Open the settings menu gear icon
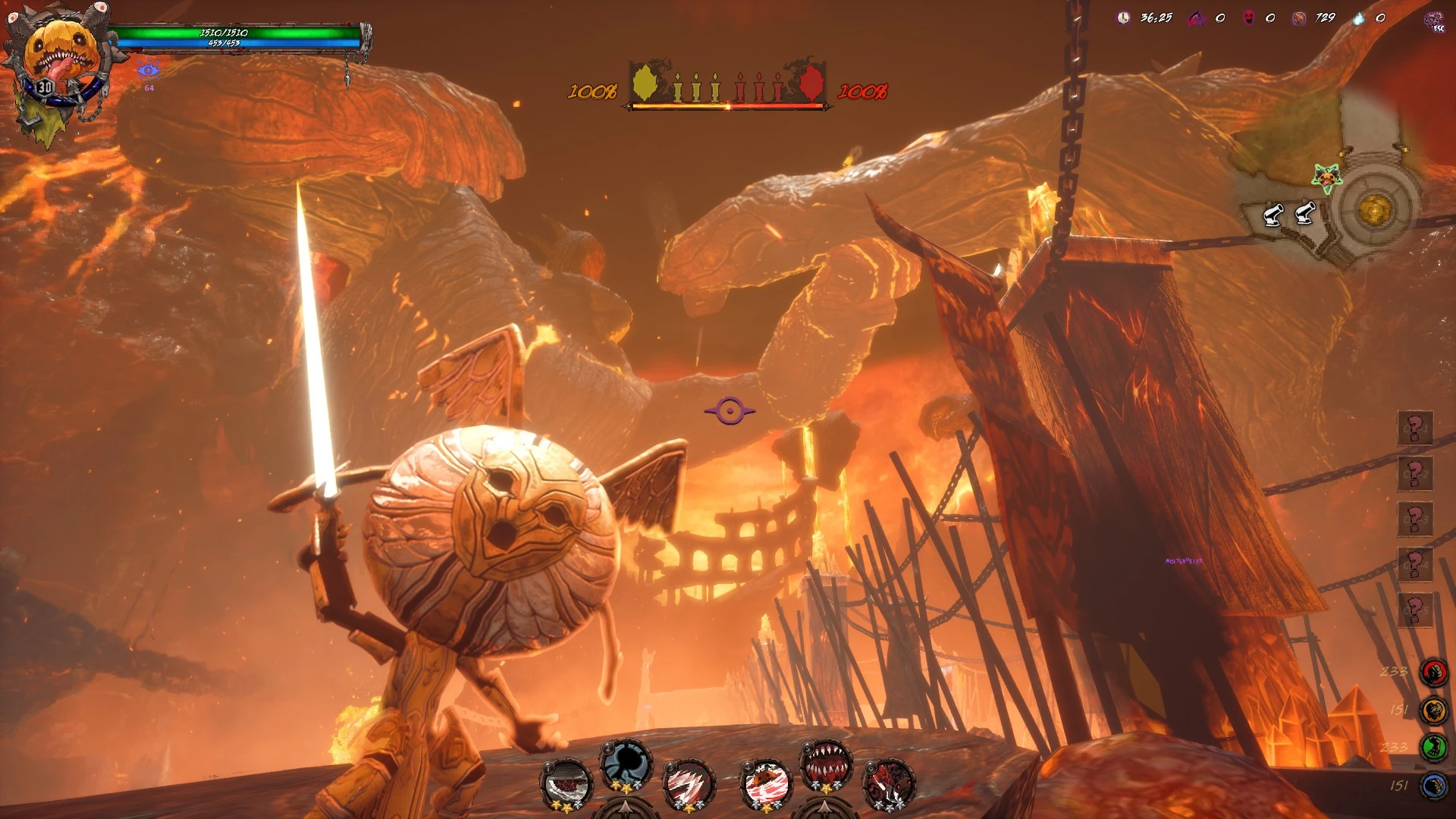This screenshot has height=819, width=1456. tap(1435, 20)
